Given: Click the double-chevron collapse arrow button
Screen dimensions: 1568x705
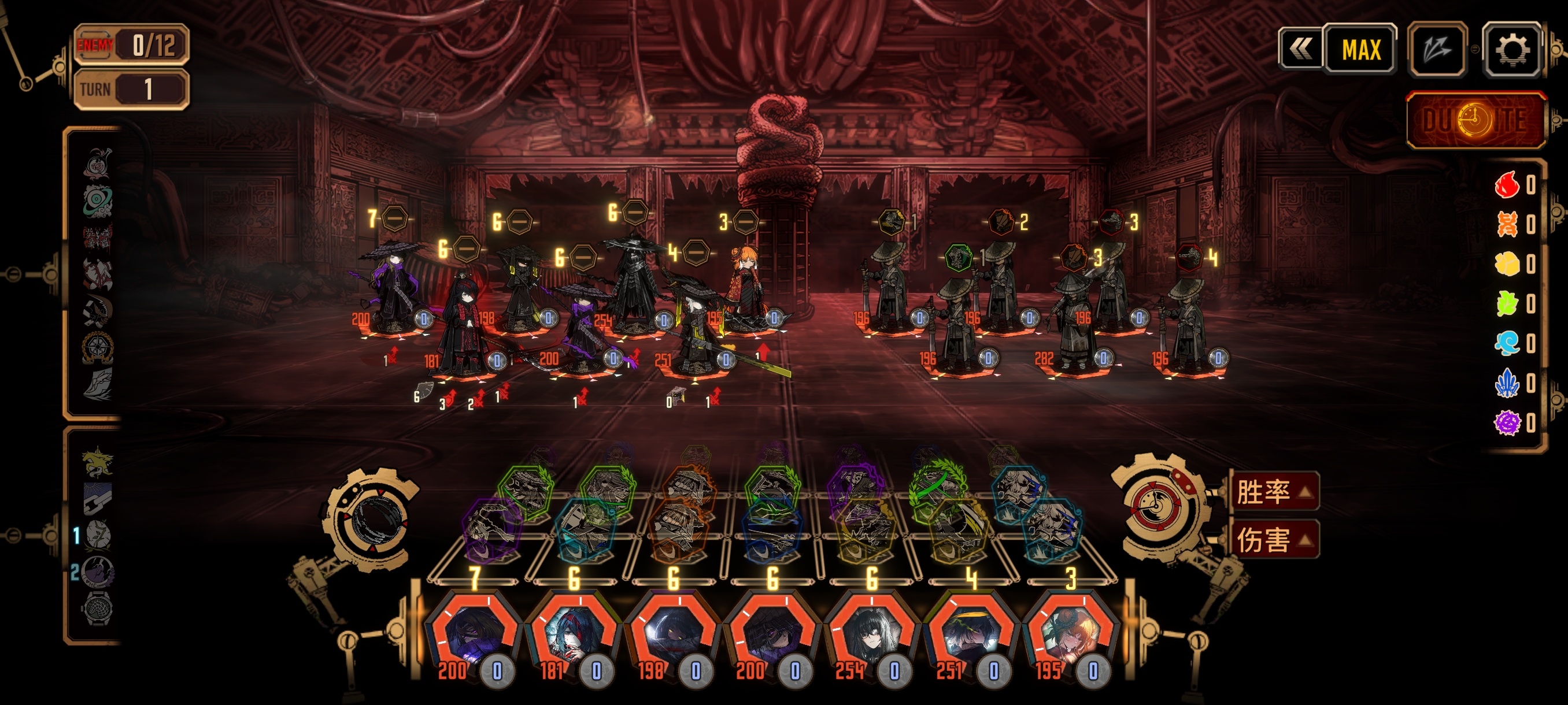Looking at the screenshot, I should click(x=1300, y=49).
